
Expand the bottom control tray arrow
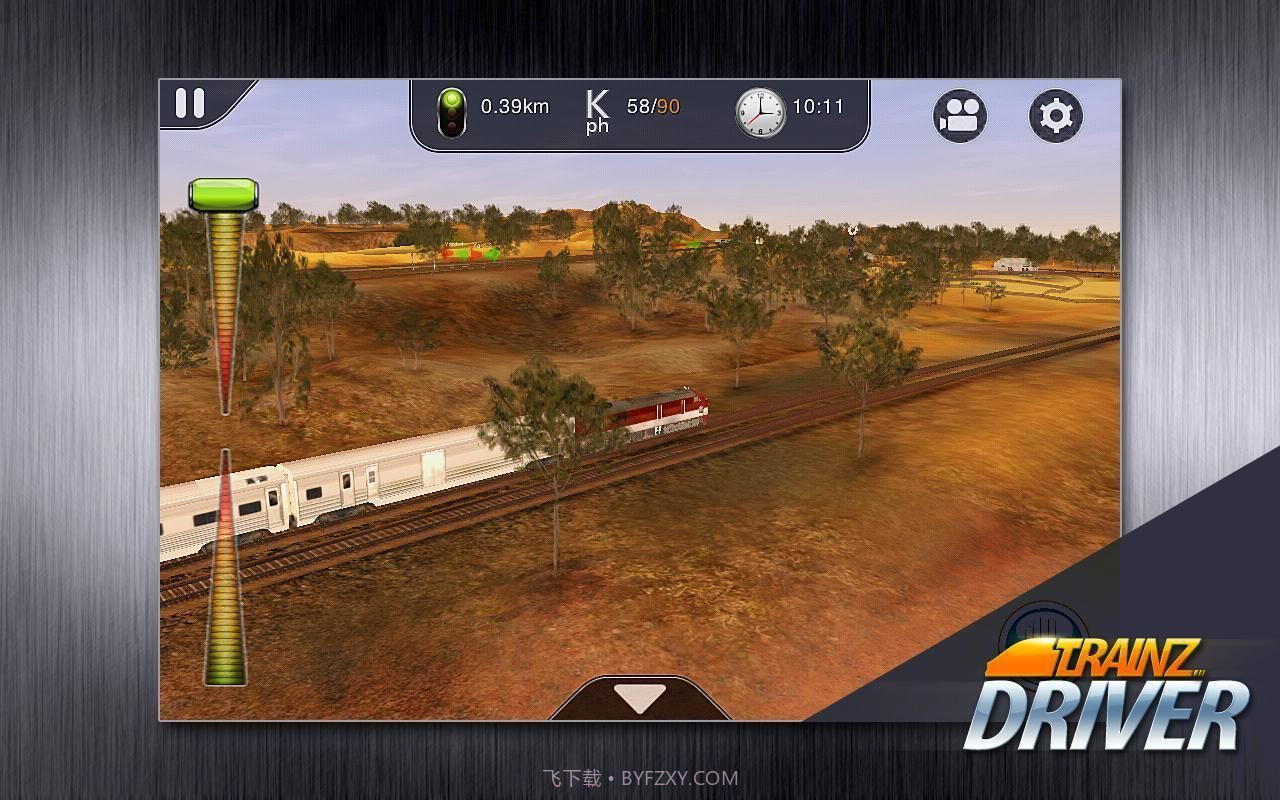[640, 700]
